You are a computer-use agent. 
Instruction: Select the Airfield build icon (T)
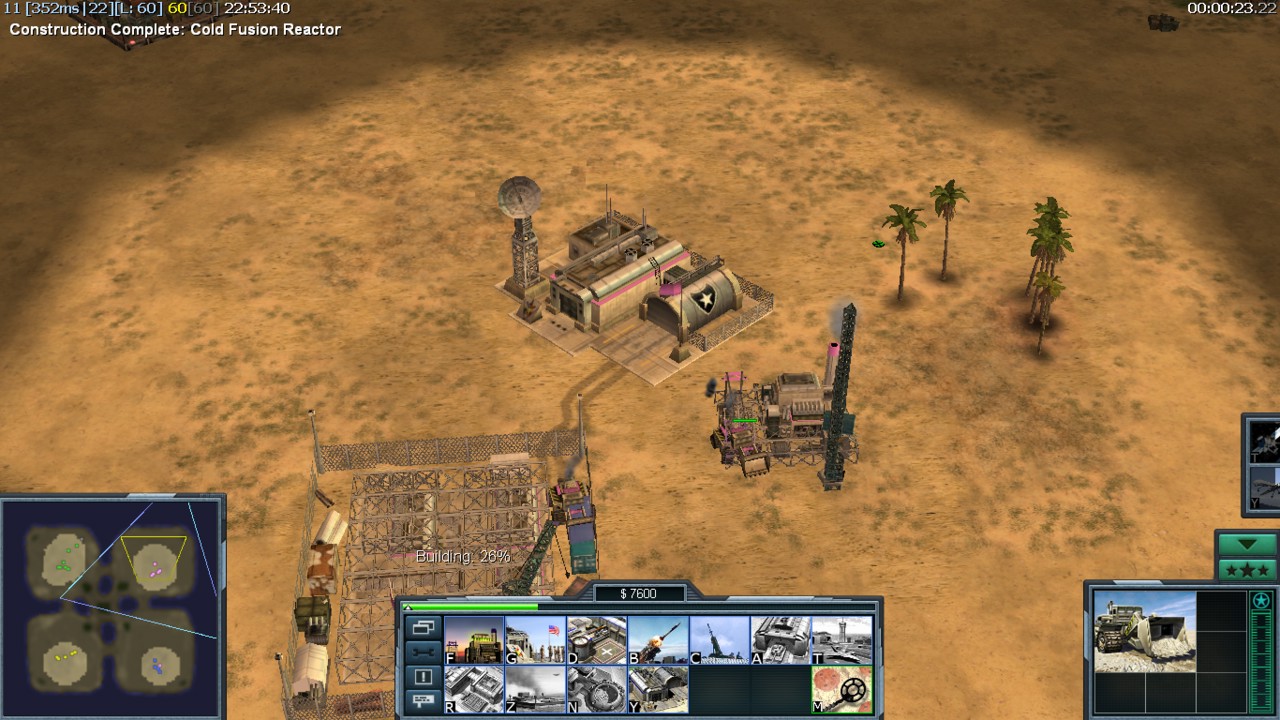point(842,640)
